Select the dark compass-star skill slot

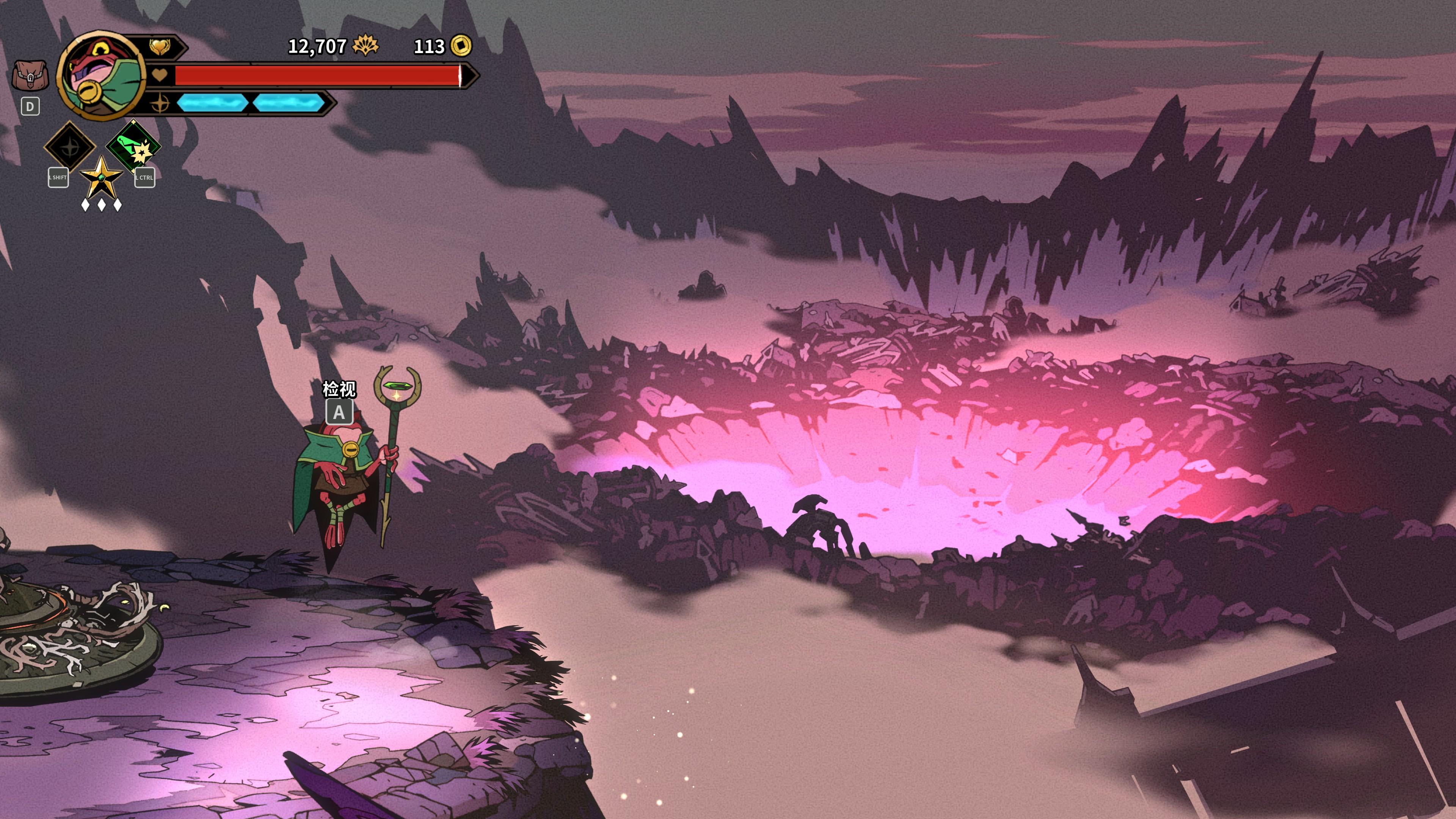point(70,146)
